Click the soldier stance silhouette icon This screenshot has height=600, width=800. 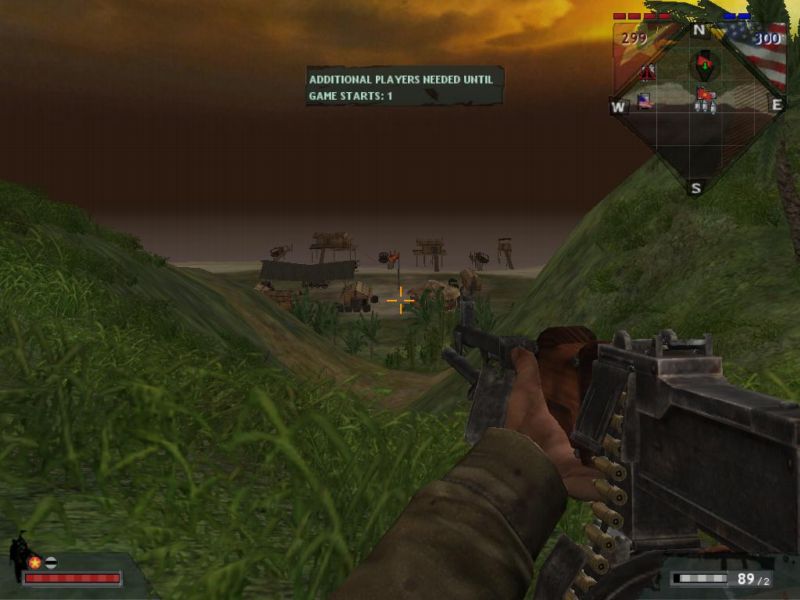pyautogui.click(x=18, y=555)
